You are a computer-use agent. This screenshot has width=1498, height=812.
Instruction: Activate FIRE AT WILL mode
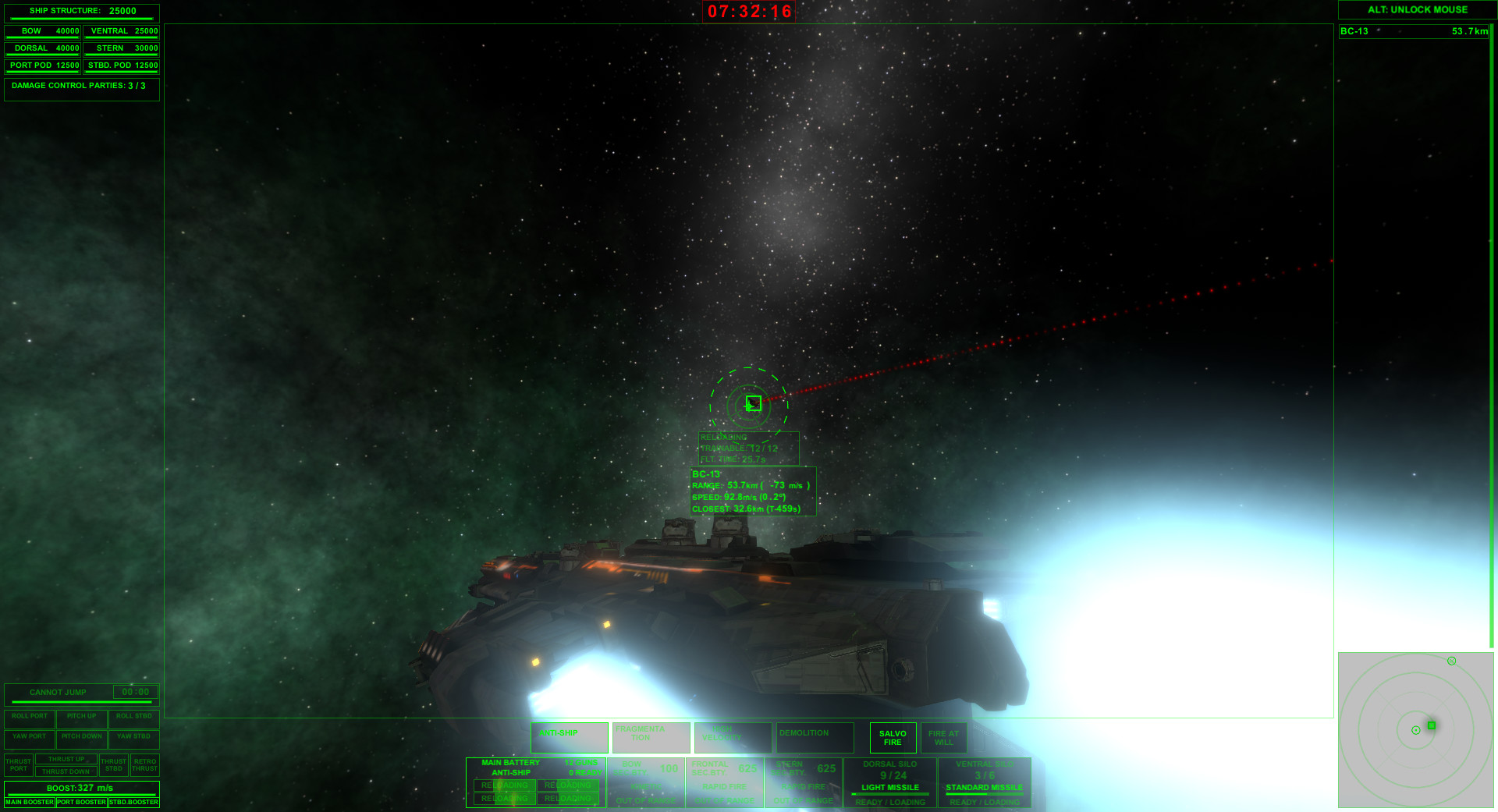coord(943,736)
